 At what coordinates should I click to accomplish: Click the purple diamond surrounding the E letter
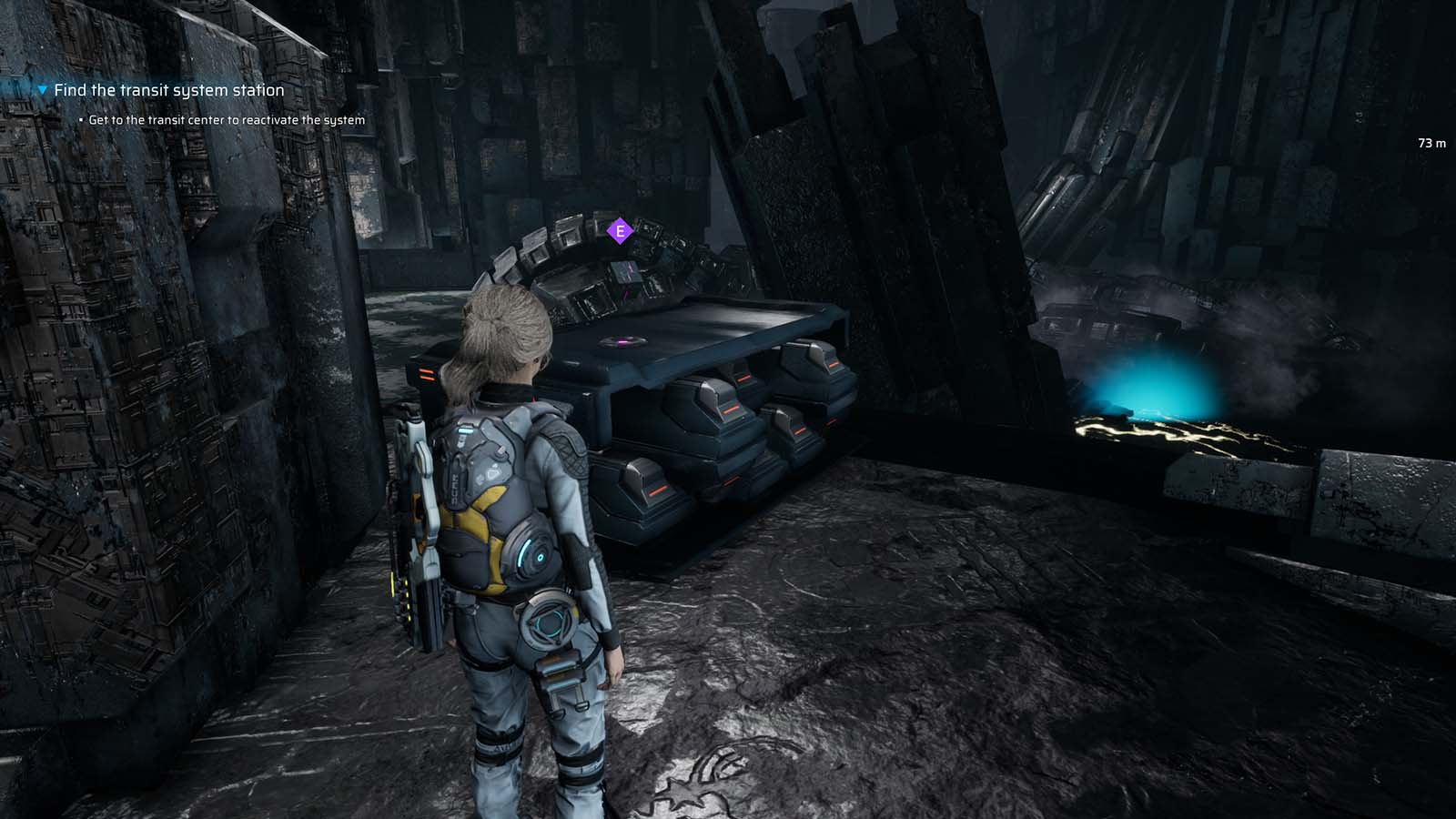click(619, 232)
